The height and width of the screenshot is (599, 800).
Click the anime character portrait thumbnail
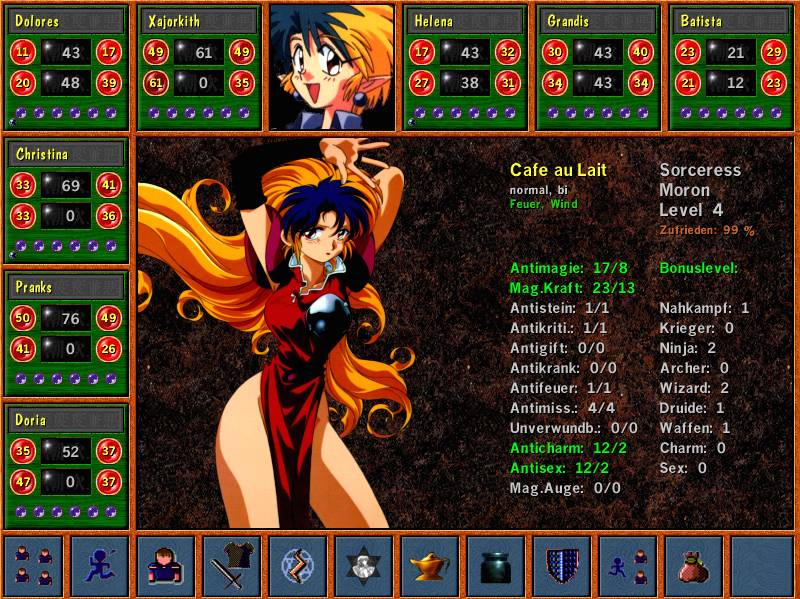click(x=333, y=67)
